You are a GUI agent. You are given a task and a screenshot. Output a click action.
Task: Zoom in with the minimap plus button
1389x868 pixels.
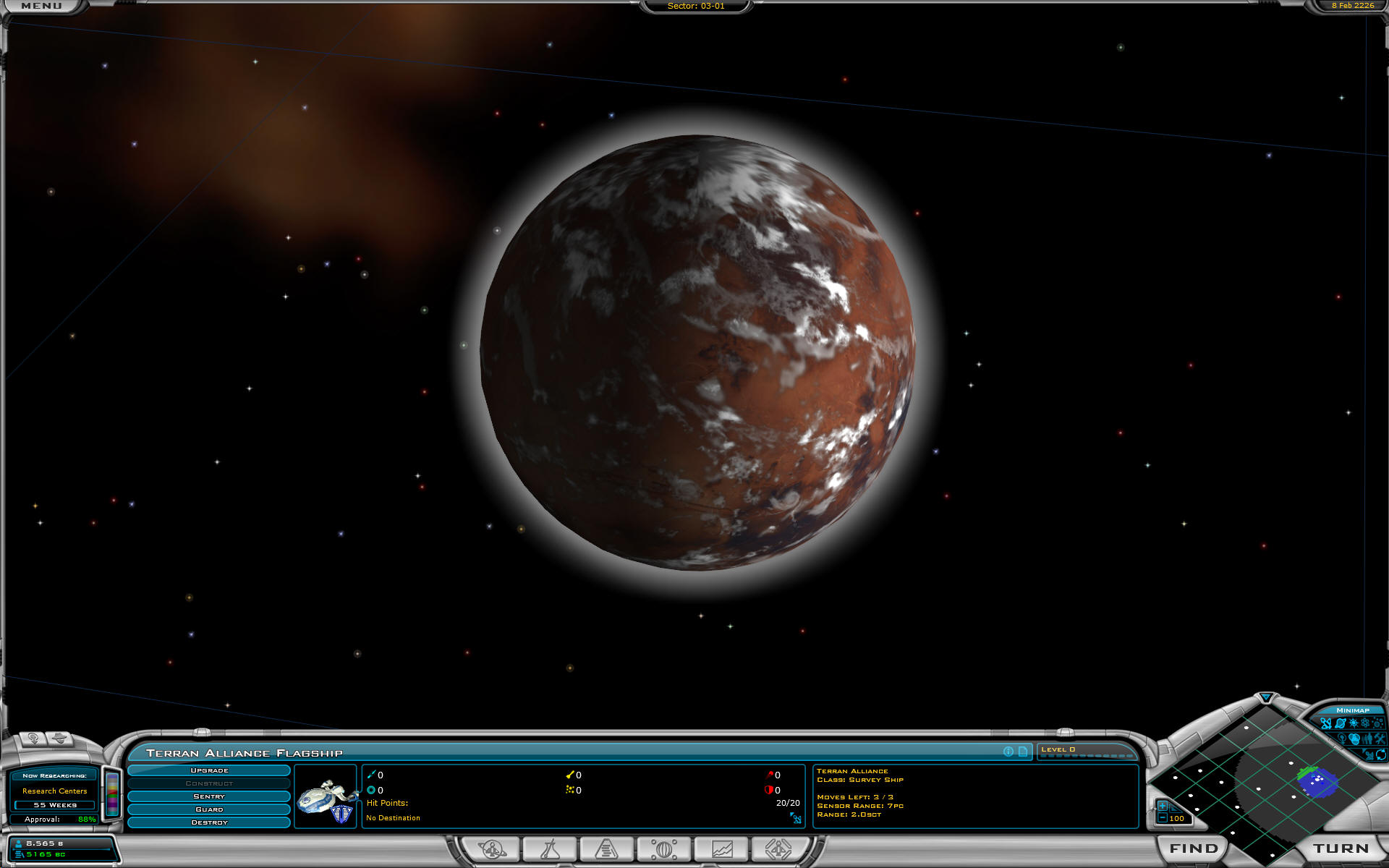coord(1162,806)
